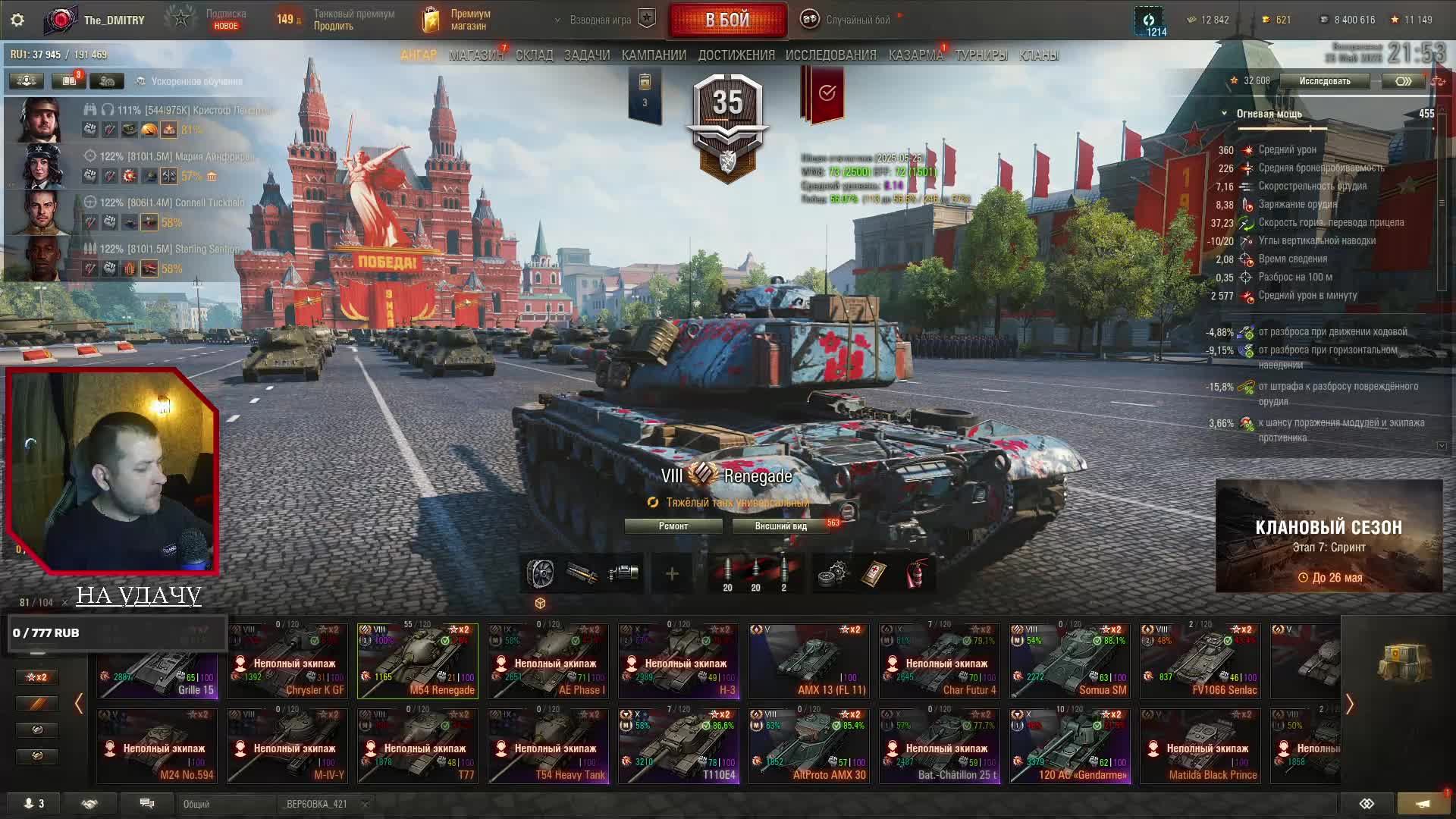1456x819 pixels.
Task: Start battle with the В БОЙ button
Action: 727,20
